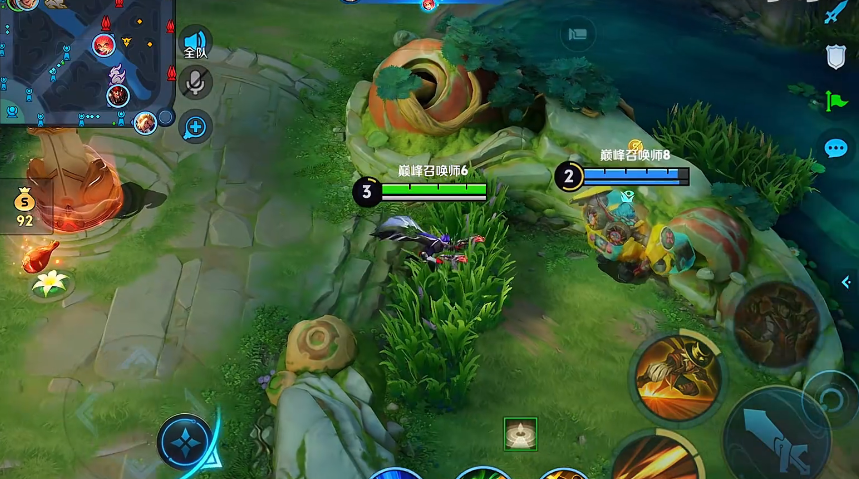Send the blue sword attack signal
This screenshot has height=479, width=859.
pyautogui.click(x=836, y=14)
